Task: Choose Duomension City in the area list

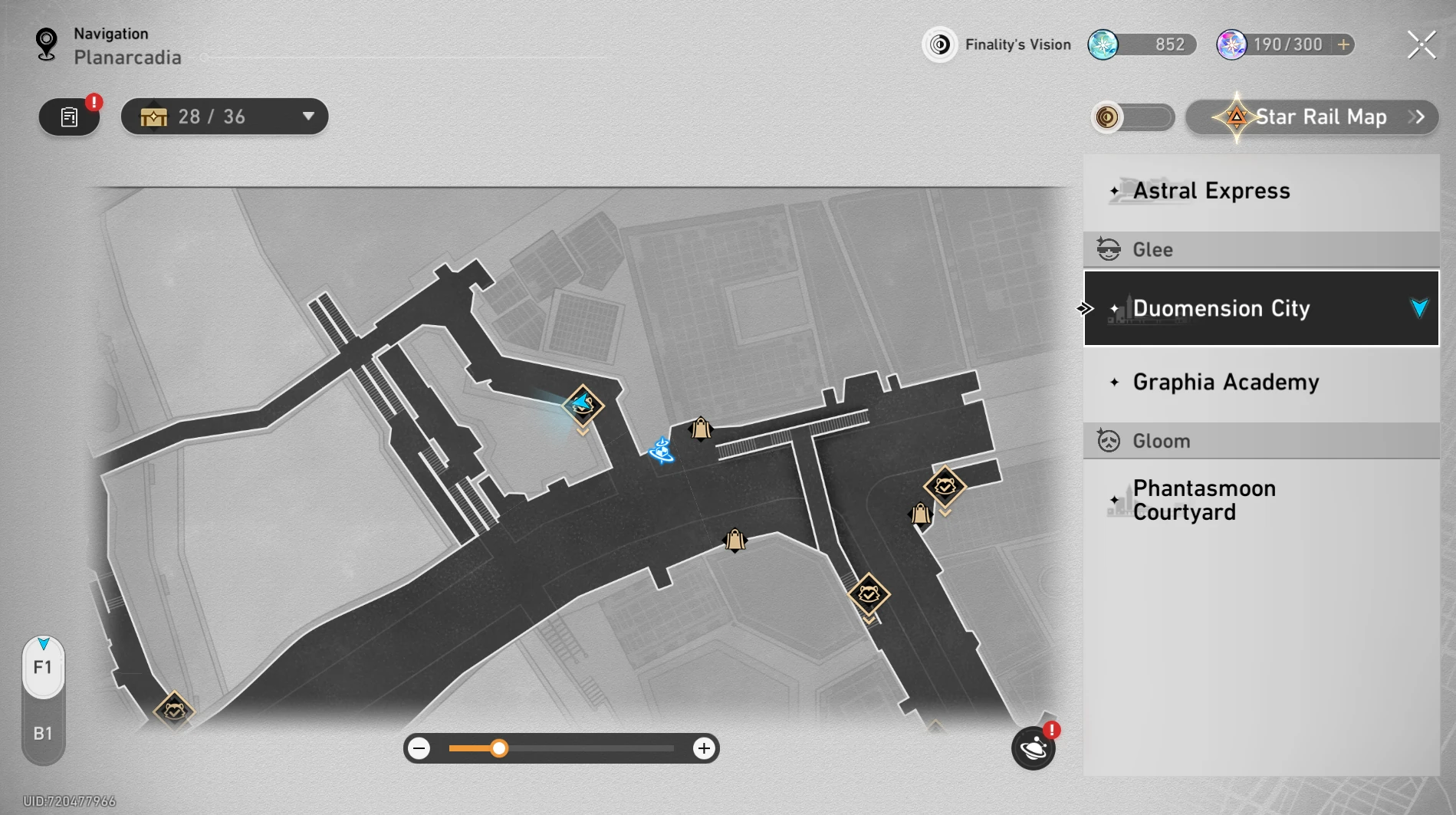Action: pos(1260,308)
